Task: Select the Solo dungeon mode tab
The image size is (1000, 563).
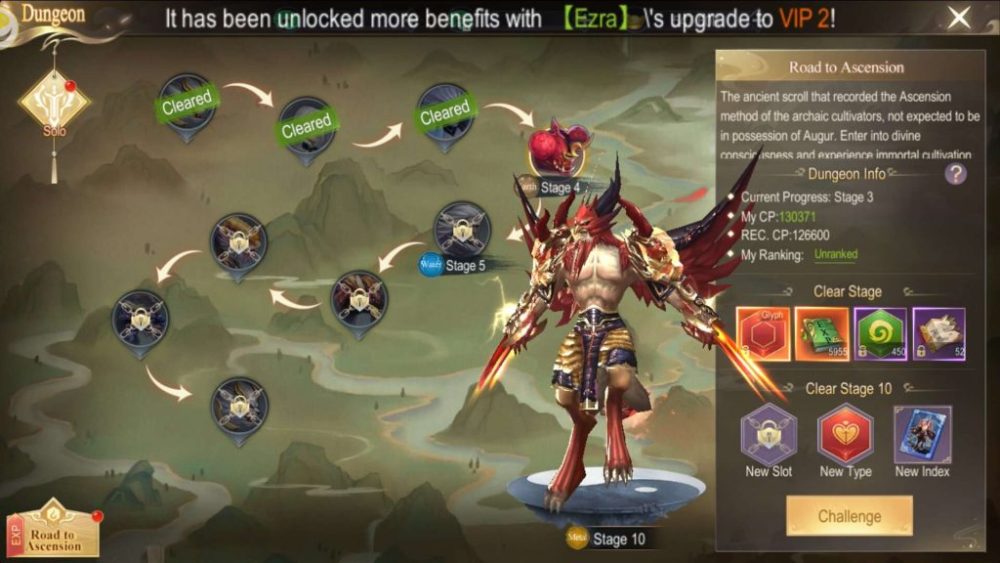Action: [x=54, y=101]
